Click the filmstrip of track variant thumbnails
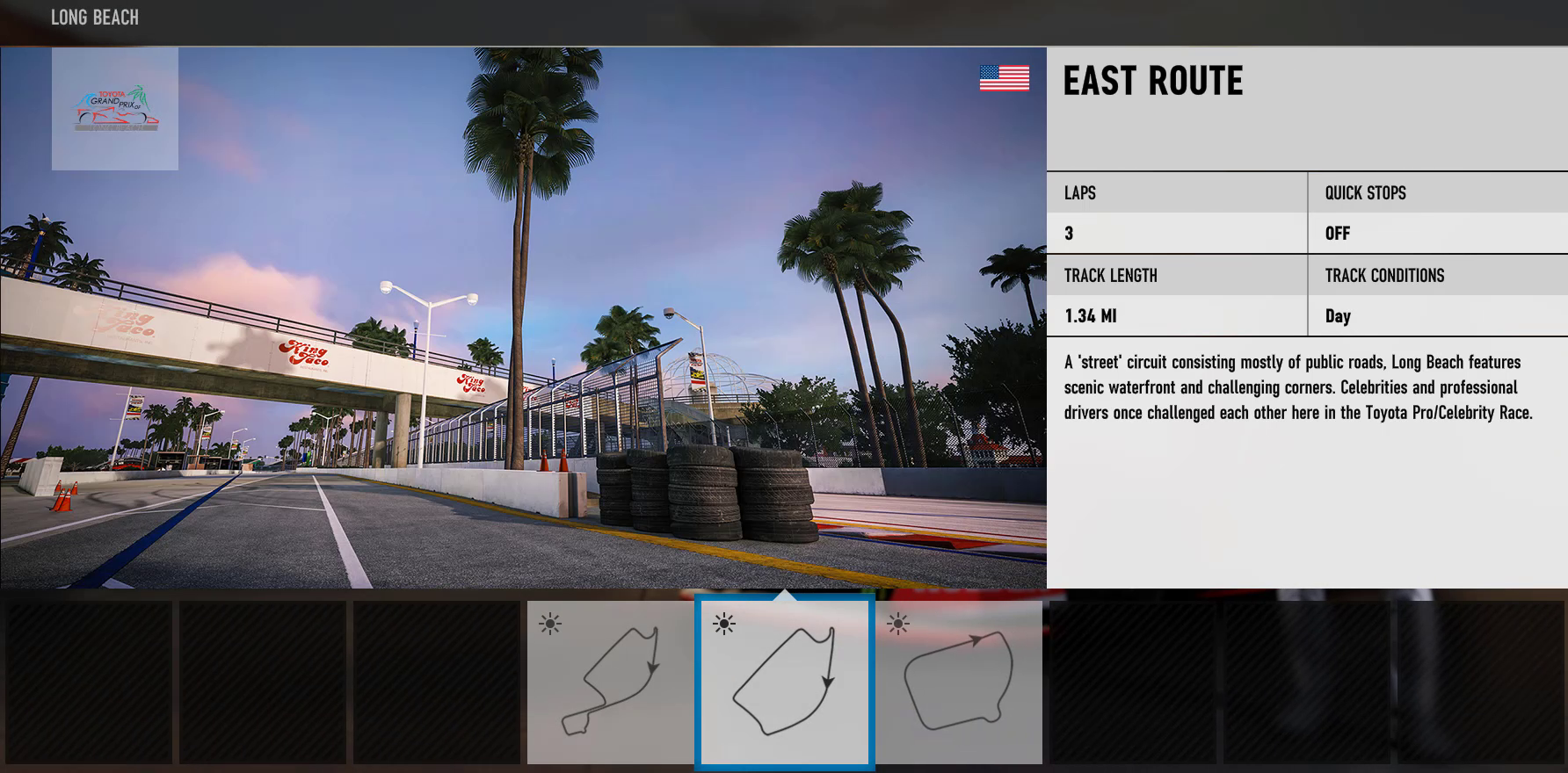The image size is (1568, 773). [x=784, y=683]
